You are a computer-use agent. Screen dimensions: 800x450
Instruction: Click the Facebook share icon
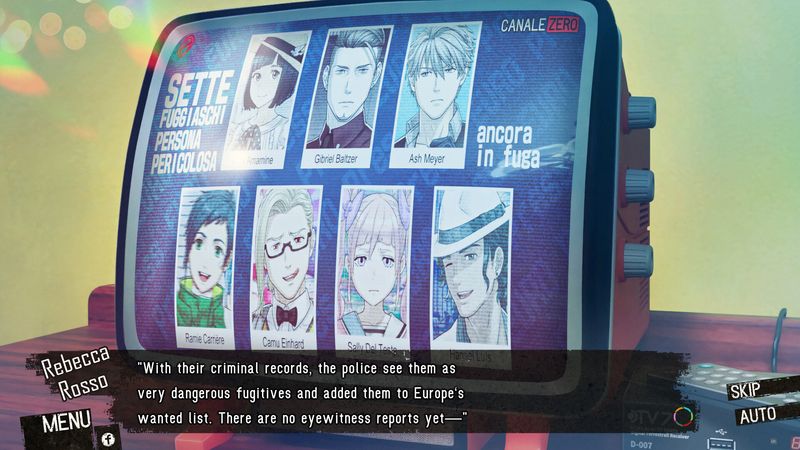[108, 438]
